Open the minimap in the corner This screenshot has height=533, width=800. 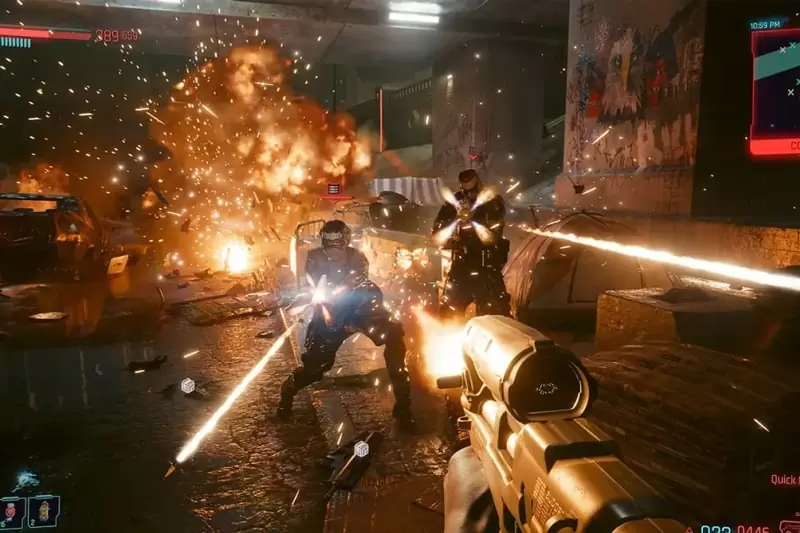tap(777, 88)
